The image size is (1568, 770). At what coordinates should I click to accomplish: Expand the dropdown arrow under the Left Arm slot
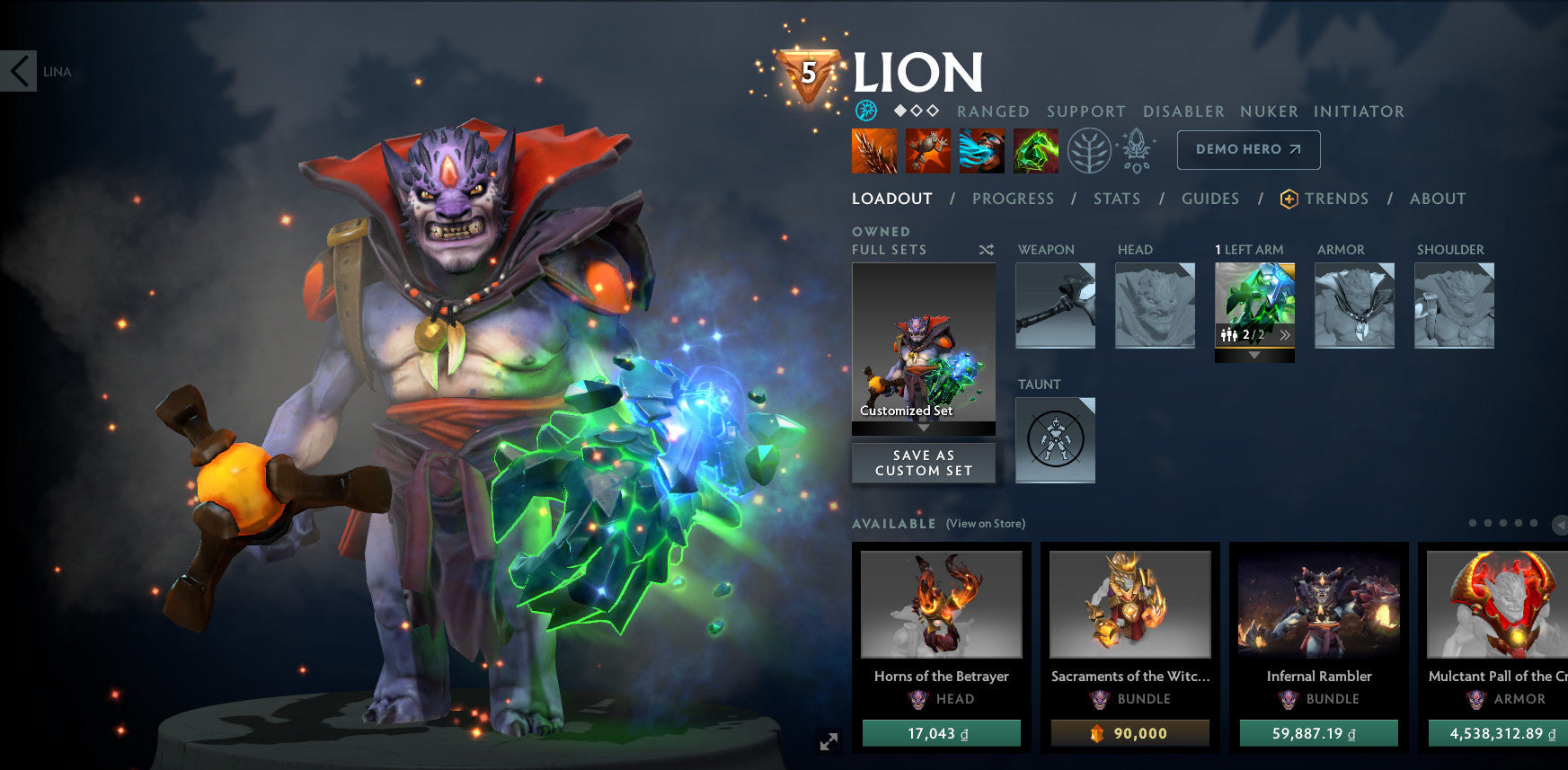[1254, 354]
